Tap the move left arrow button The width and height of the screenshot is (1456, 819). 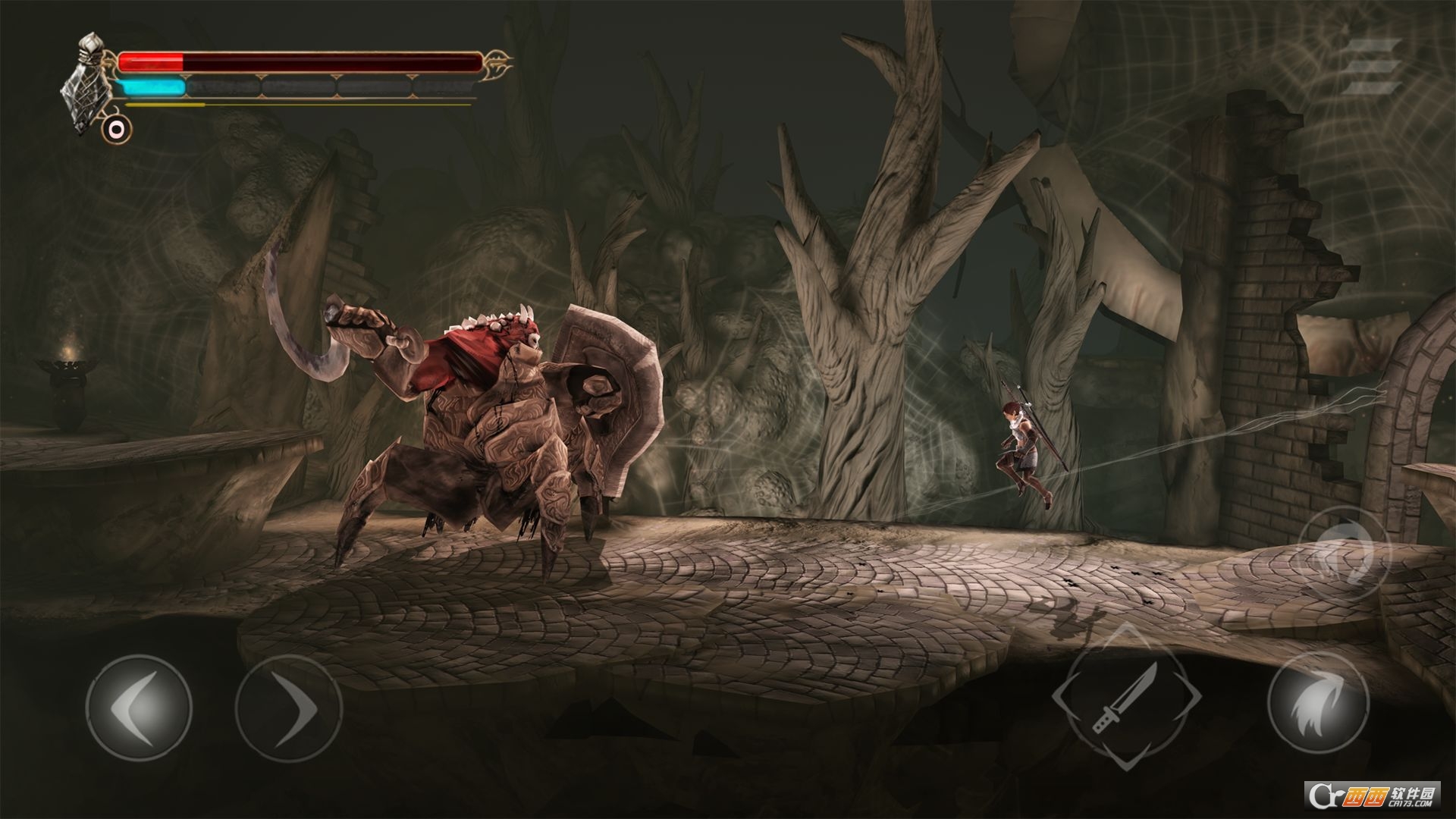coord(138,708)
